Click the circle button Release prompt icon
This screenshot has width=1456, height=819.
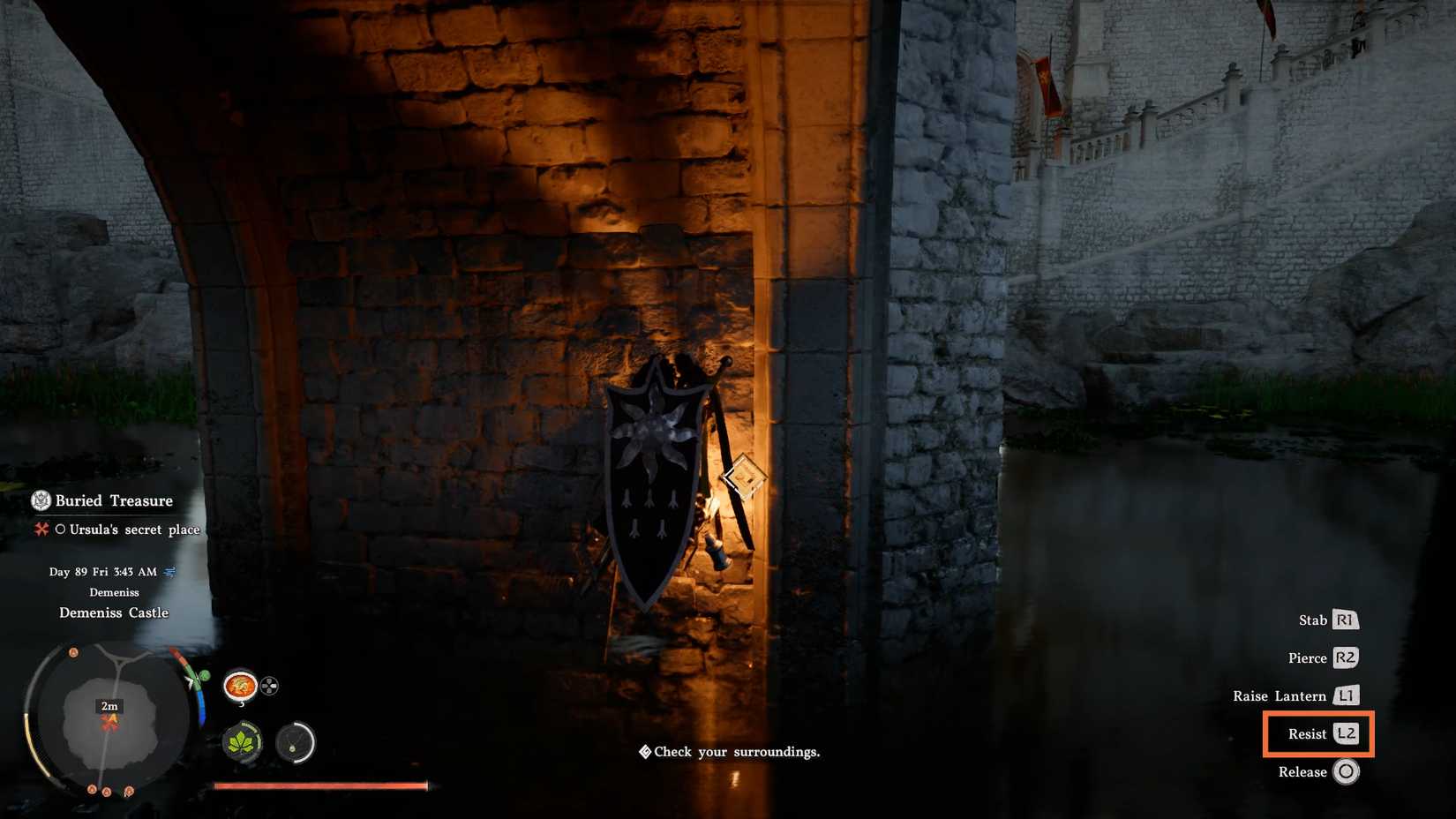[x=1347, y=771]
